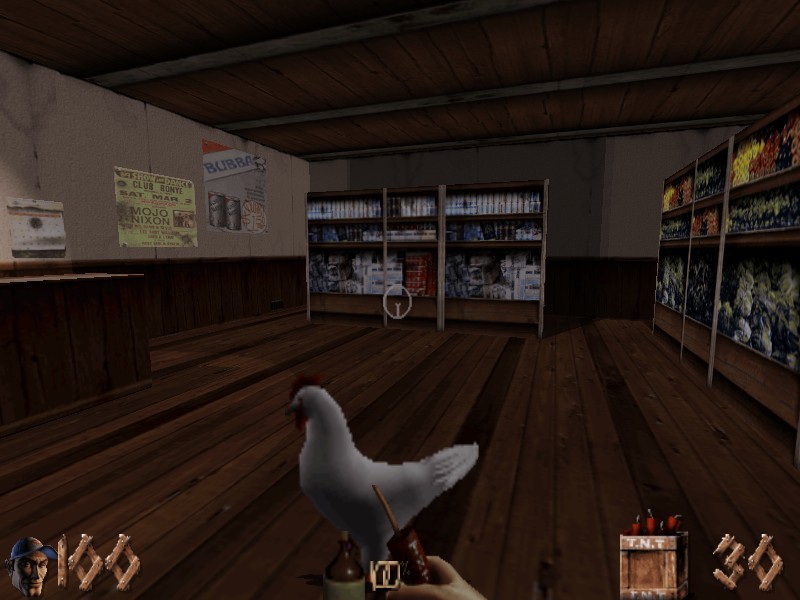Click the redneck face portrait icon
This screenshot has height=600, width=800.
click(29, 565)
